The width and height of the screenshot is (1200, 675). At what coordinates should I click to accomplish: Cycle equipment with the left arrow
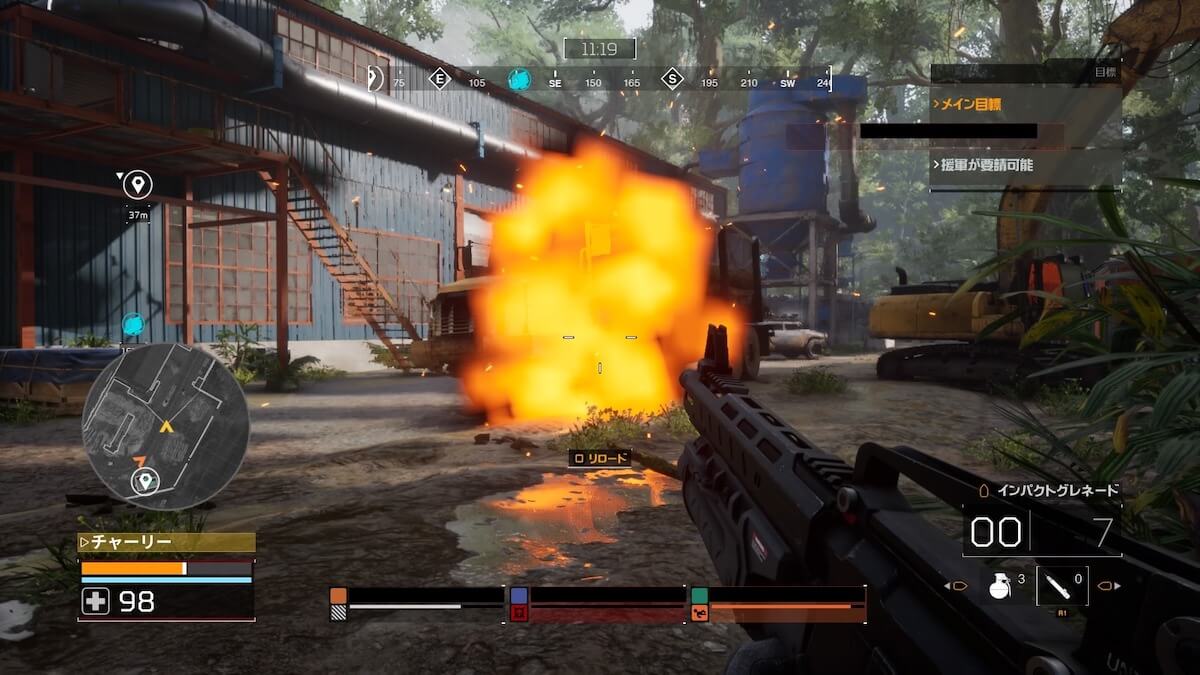[x=950, y=586]
